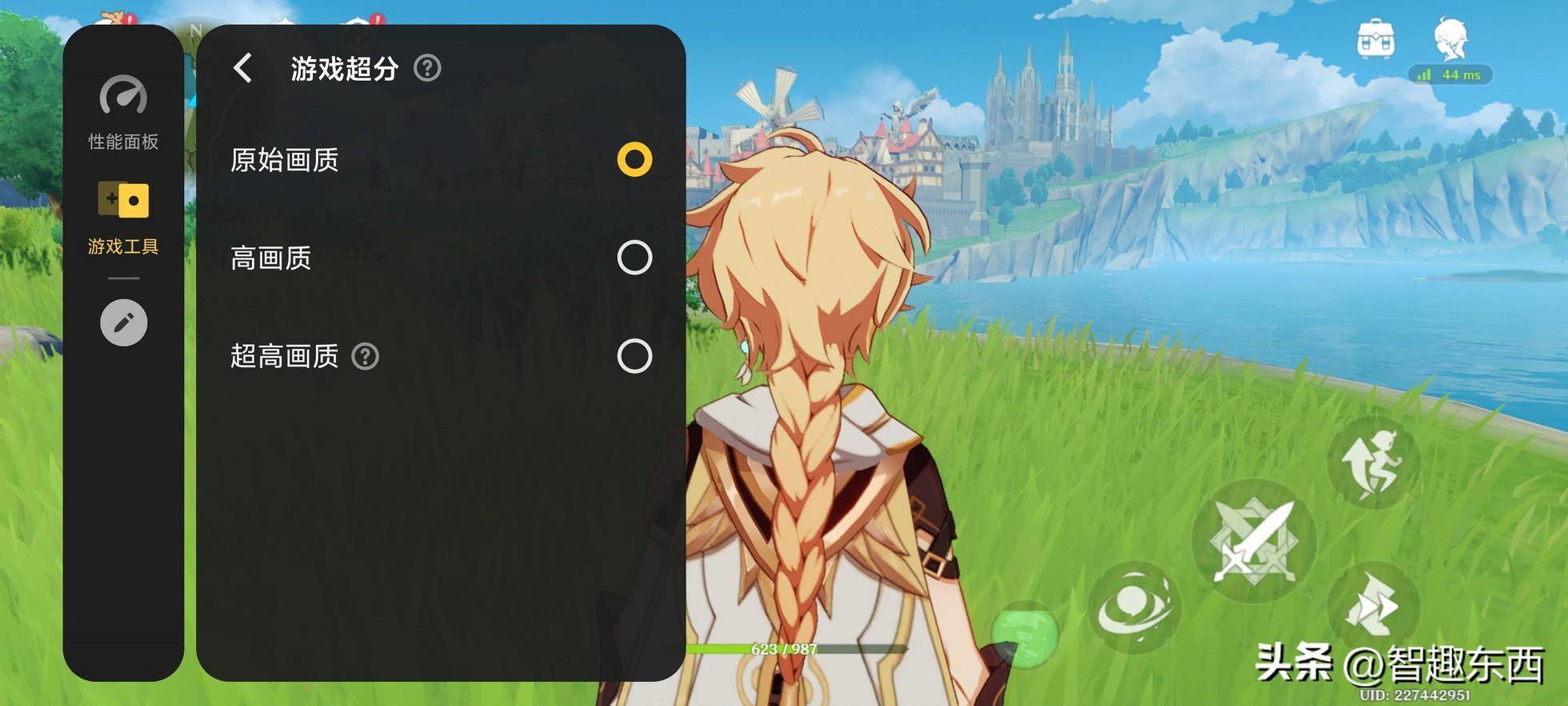The width and height of the screenshot is (1568, 706).
Task: Trigger the green elemental burst orb
Action: click(1025, 634)
